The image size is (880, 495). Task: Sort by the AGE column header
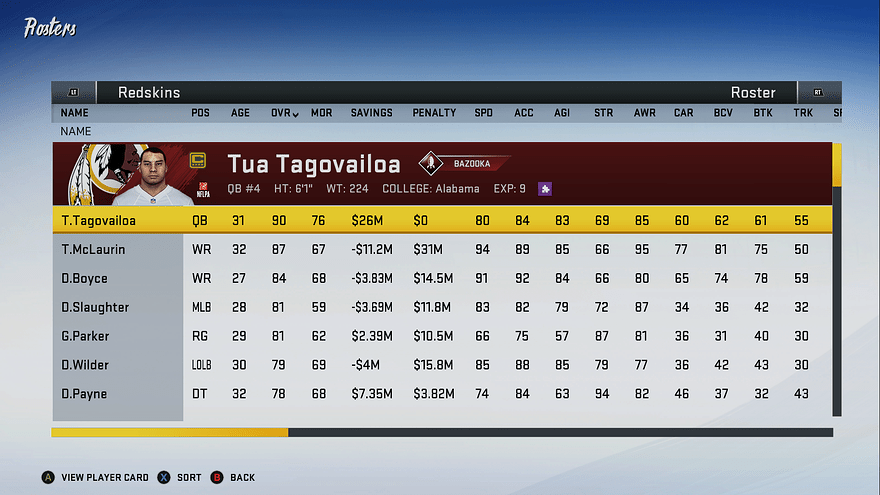tap(241, 113)
